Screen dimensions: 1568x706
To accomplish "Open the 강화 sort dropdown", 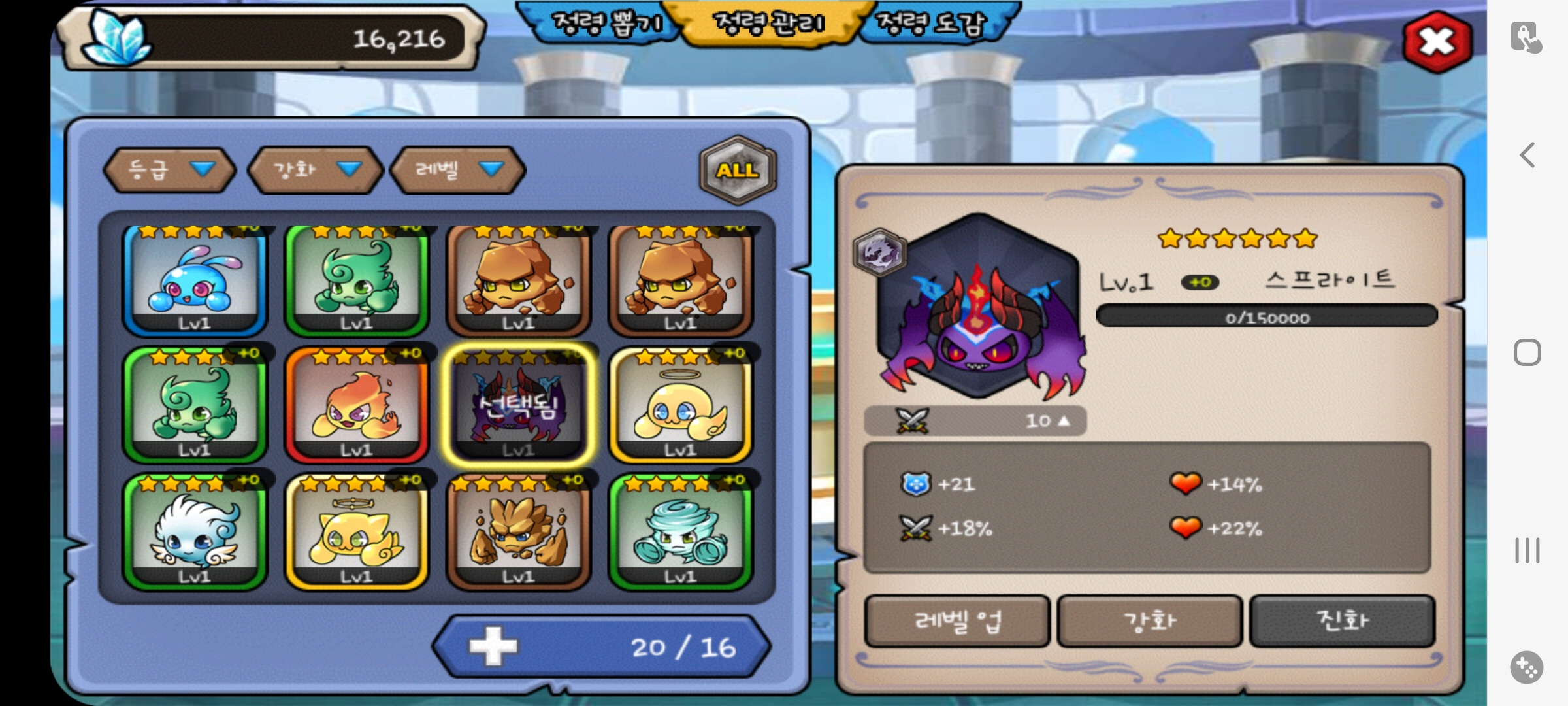I will 316,170.
